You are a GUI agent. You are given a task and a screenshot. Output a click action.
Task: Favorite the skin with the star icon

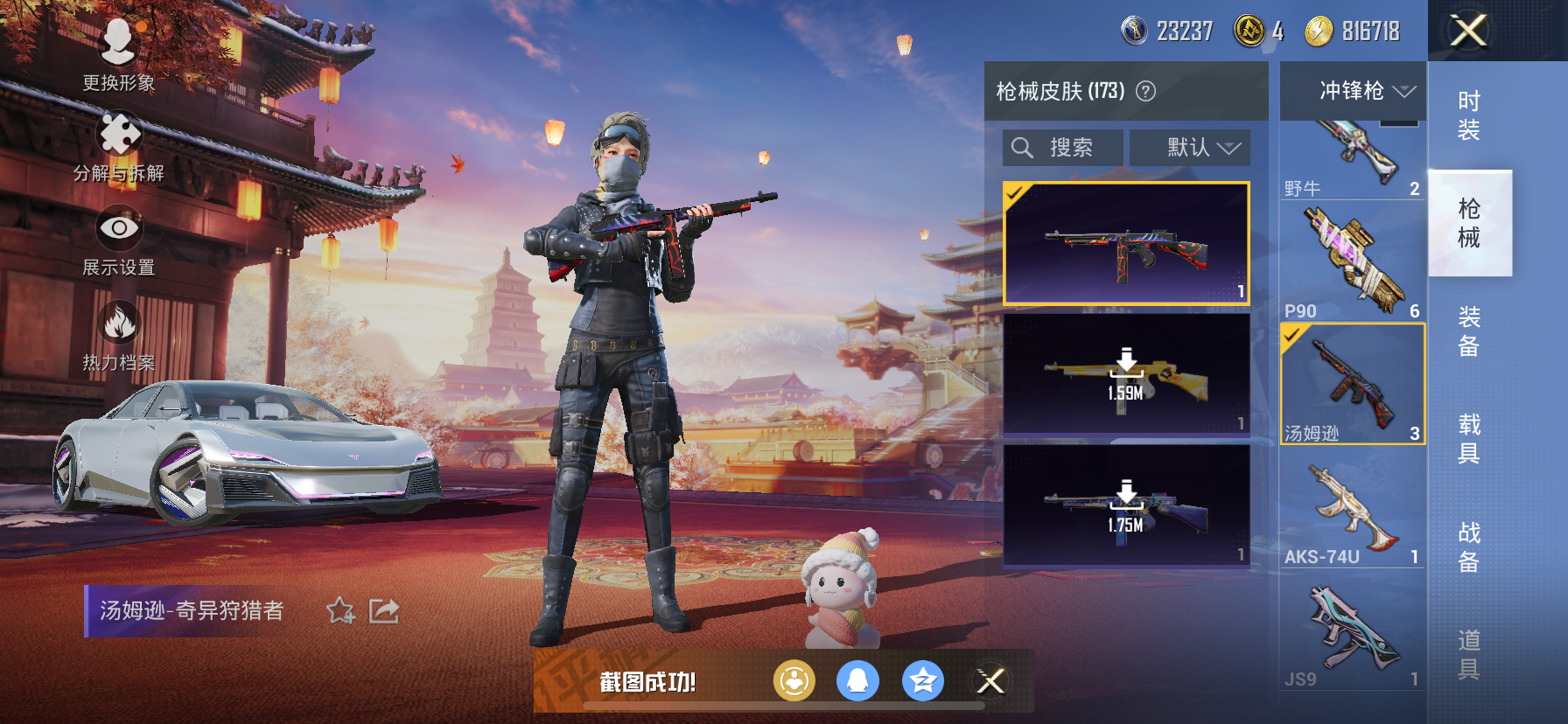click(340, 610)
